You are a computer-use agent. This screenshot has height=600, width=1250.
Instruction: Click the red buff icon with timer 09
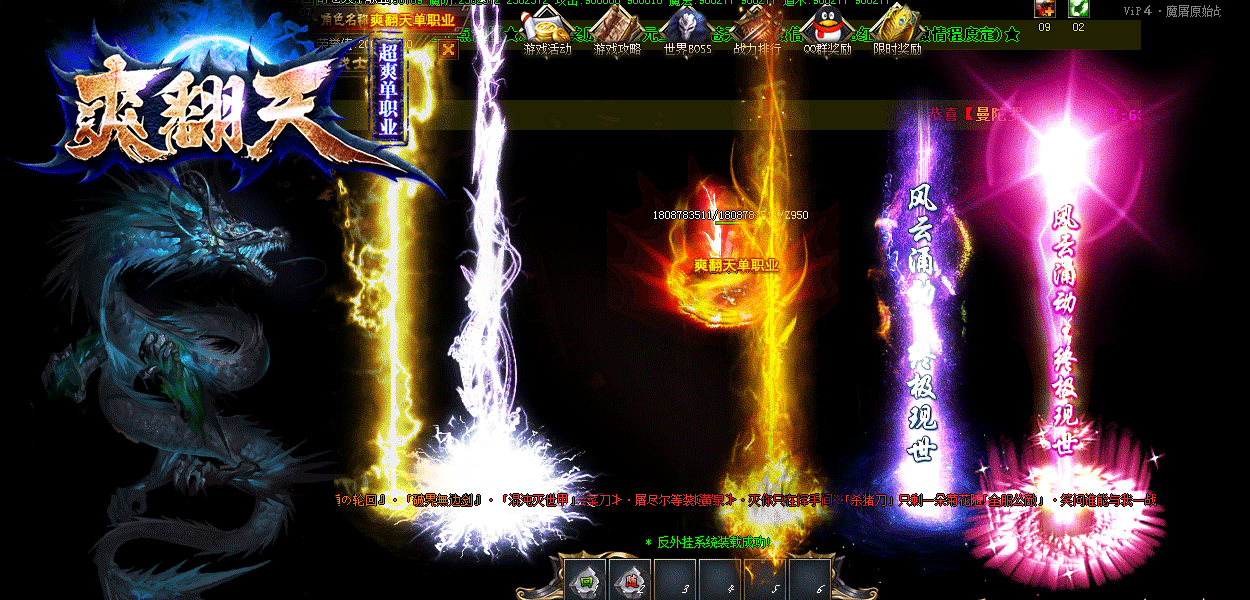pyautogui.click(x=1045, y=9)
